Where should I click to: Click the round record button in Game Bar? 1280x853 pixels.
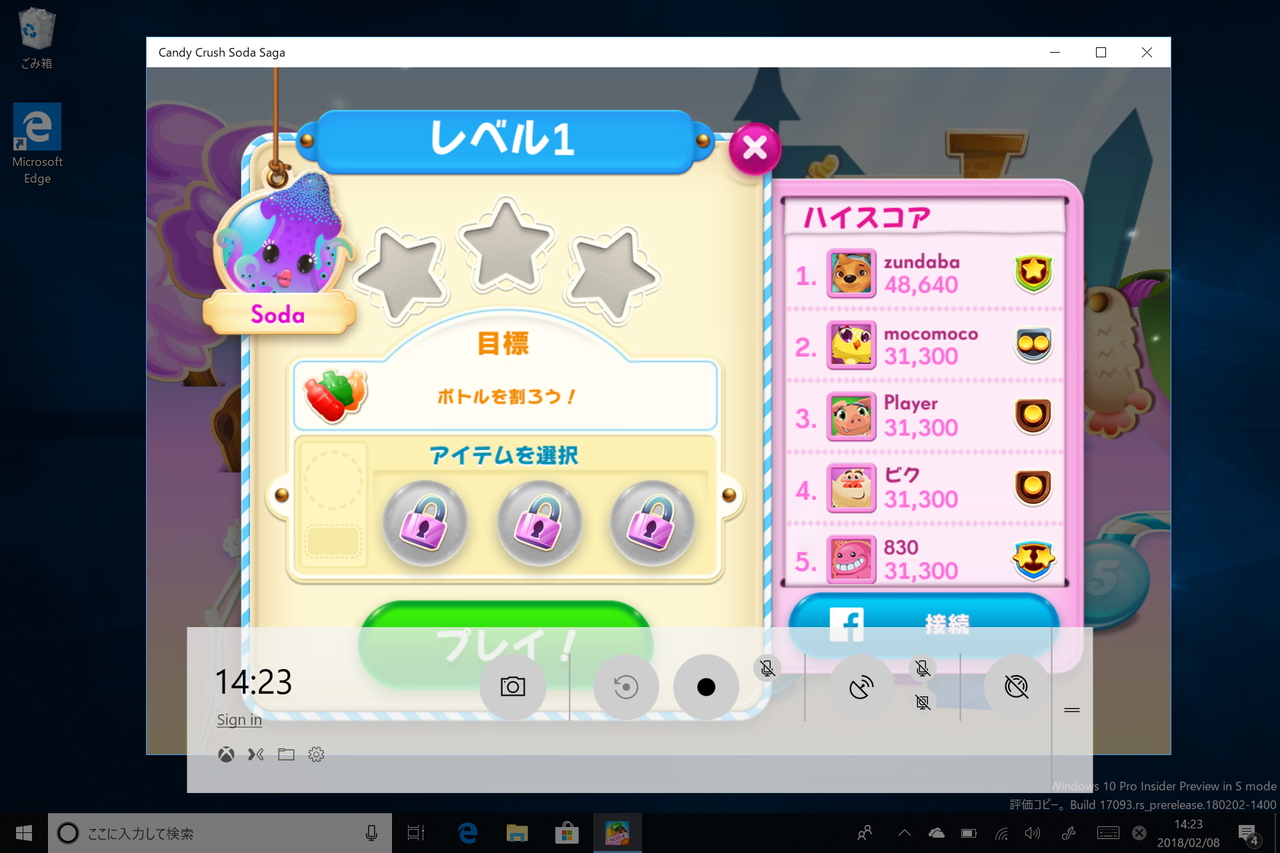[x=706, y=686]
